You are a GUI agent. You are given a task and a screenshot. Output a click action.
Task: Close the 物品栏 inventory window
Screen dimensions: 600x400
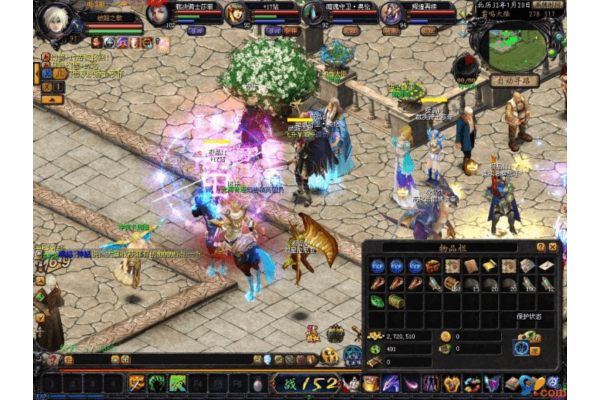coord(553,246)
